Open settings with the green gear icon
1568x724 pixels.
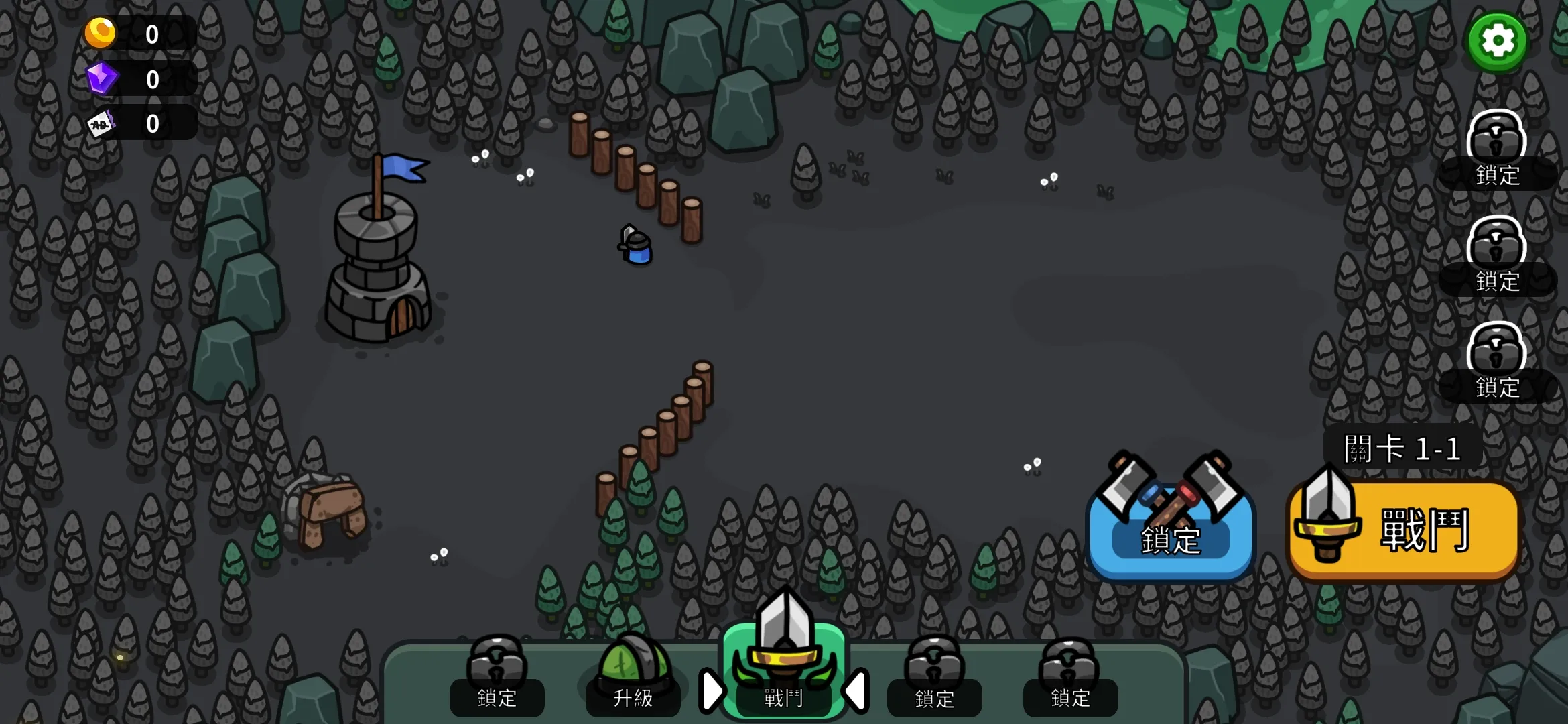pyautogui.click(x=1497, y=42)
